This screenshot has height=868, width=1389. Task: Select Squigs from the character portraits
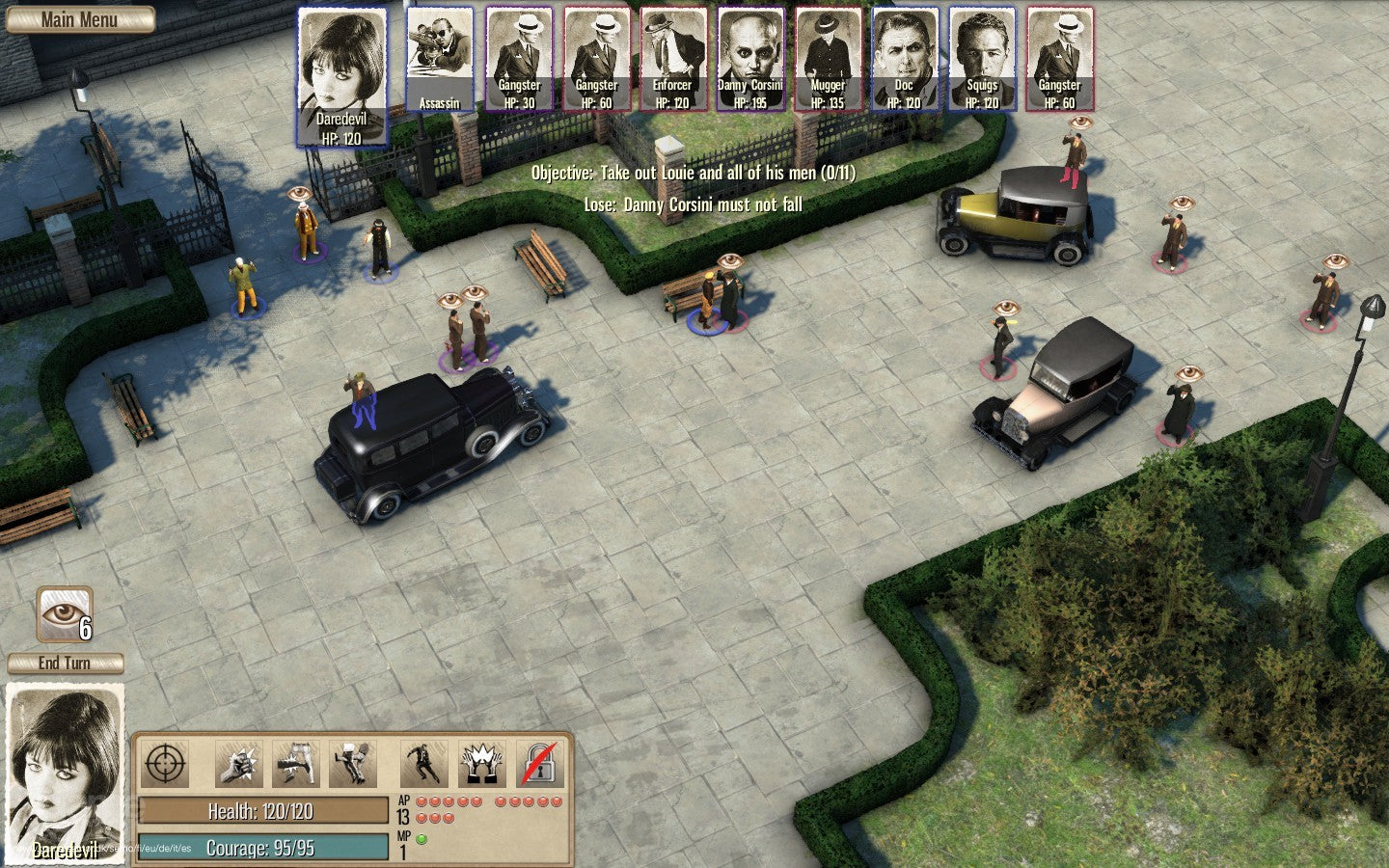tap(982, 58)
